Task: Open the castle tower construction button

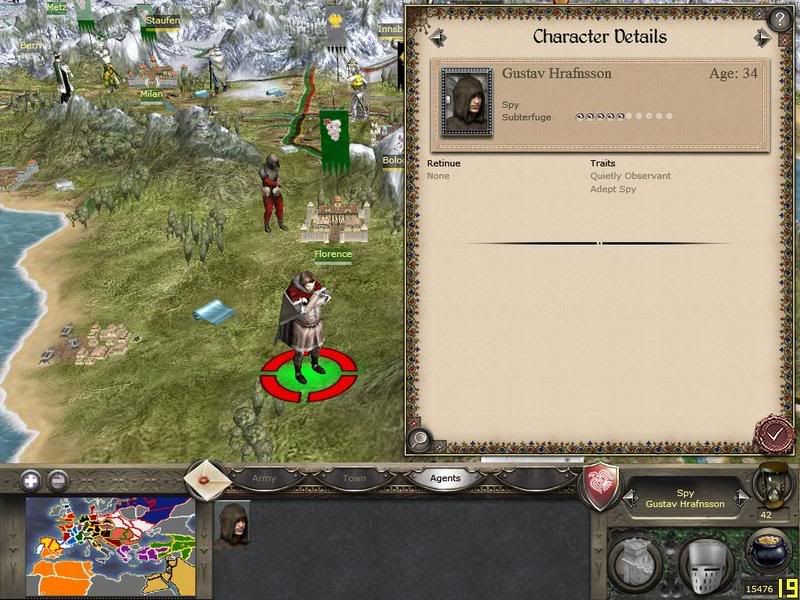Action: pyautogui.click(x=634, y=561)
